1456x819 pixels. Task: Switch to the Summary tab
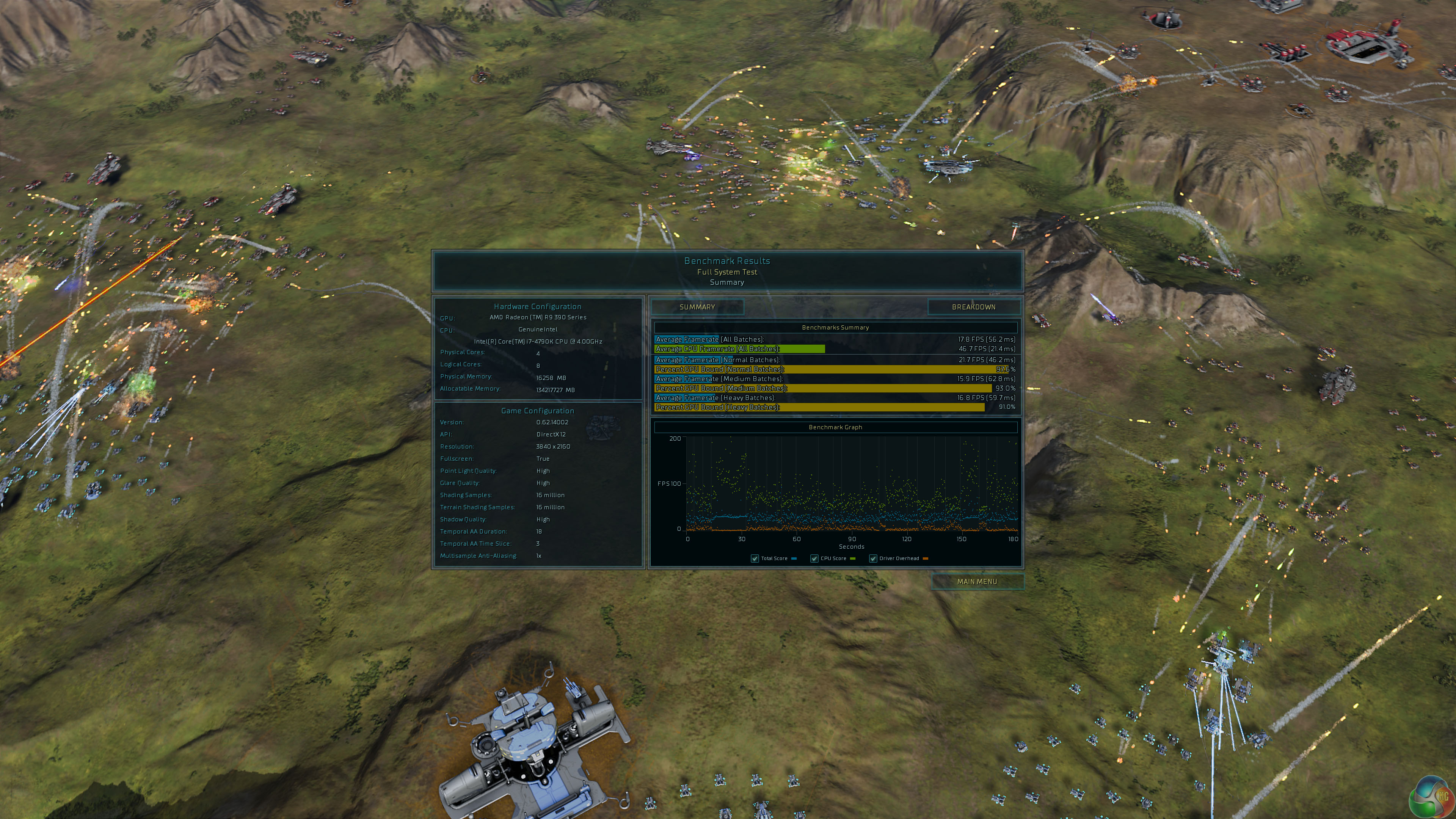697,307
